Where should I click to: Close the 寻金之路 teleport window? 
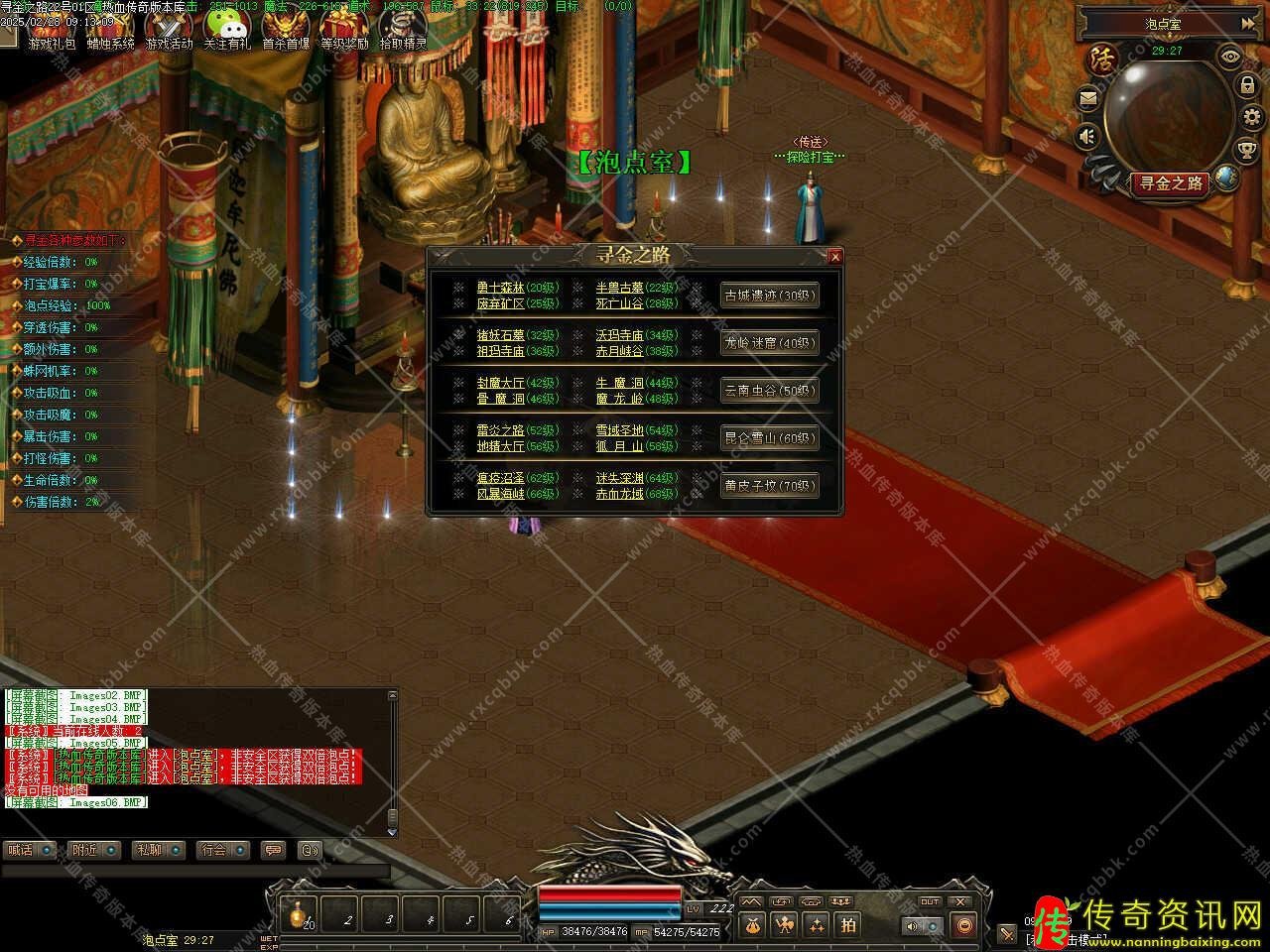(835, 257)
